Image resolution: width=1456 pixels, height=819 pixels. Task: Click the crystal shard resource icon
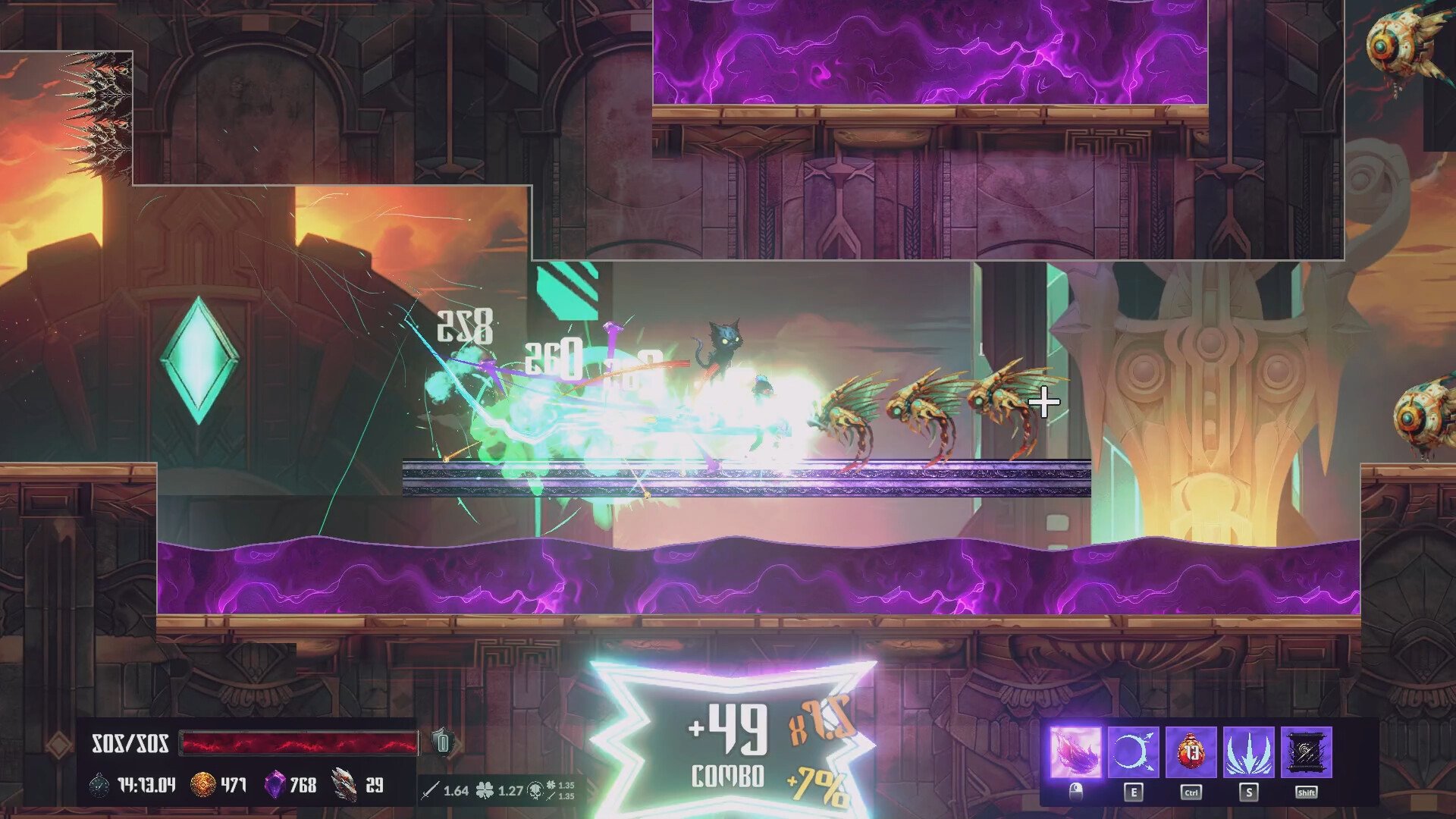point(344,785)
